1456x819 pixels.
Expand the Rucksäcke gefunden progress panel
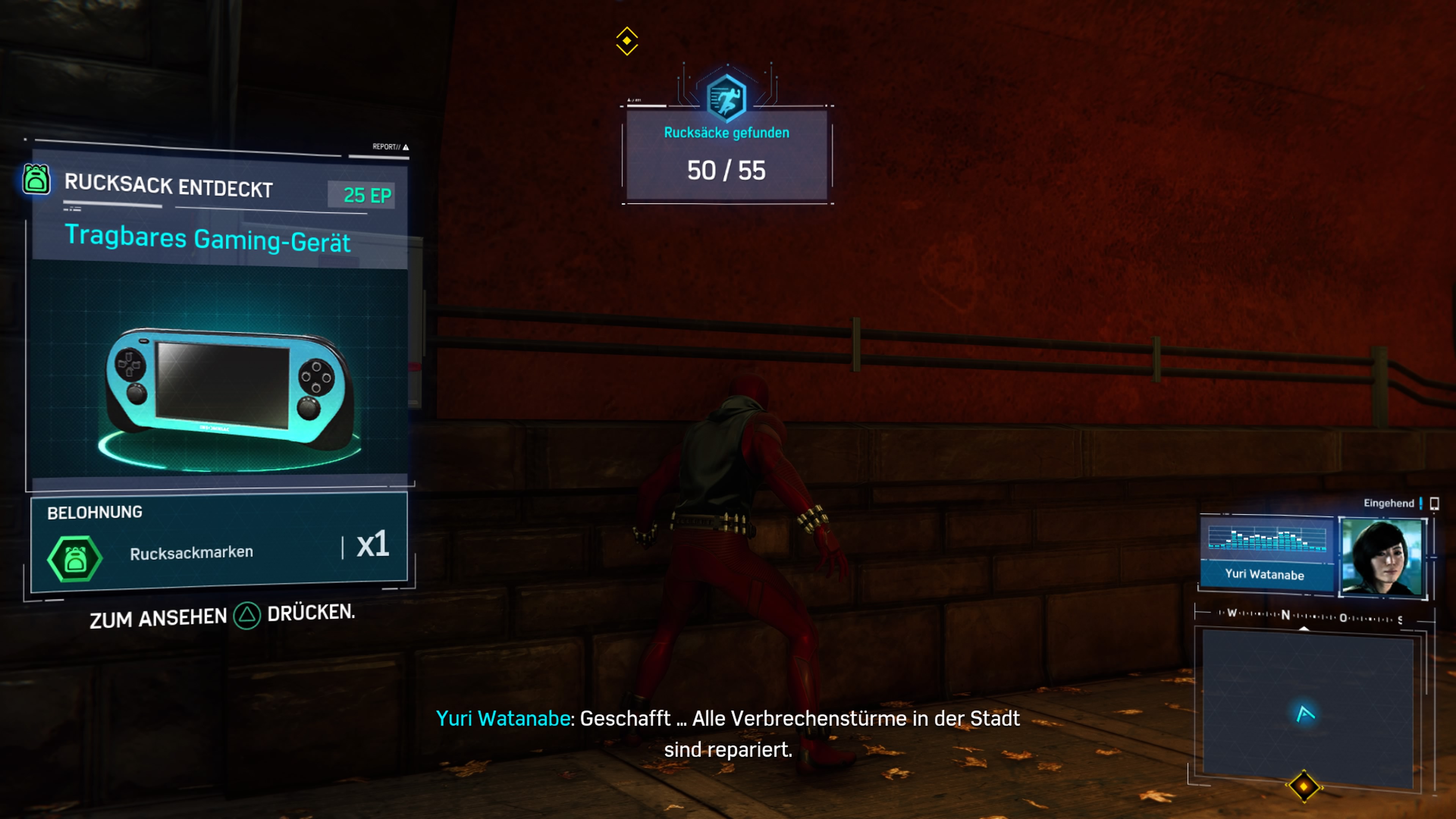[x=726, y=154]
